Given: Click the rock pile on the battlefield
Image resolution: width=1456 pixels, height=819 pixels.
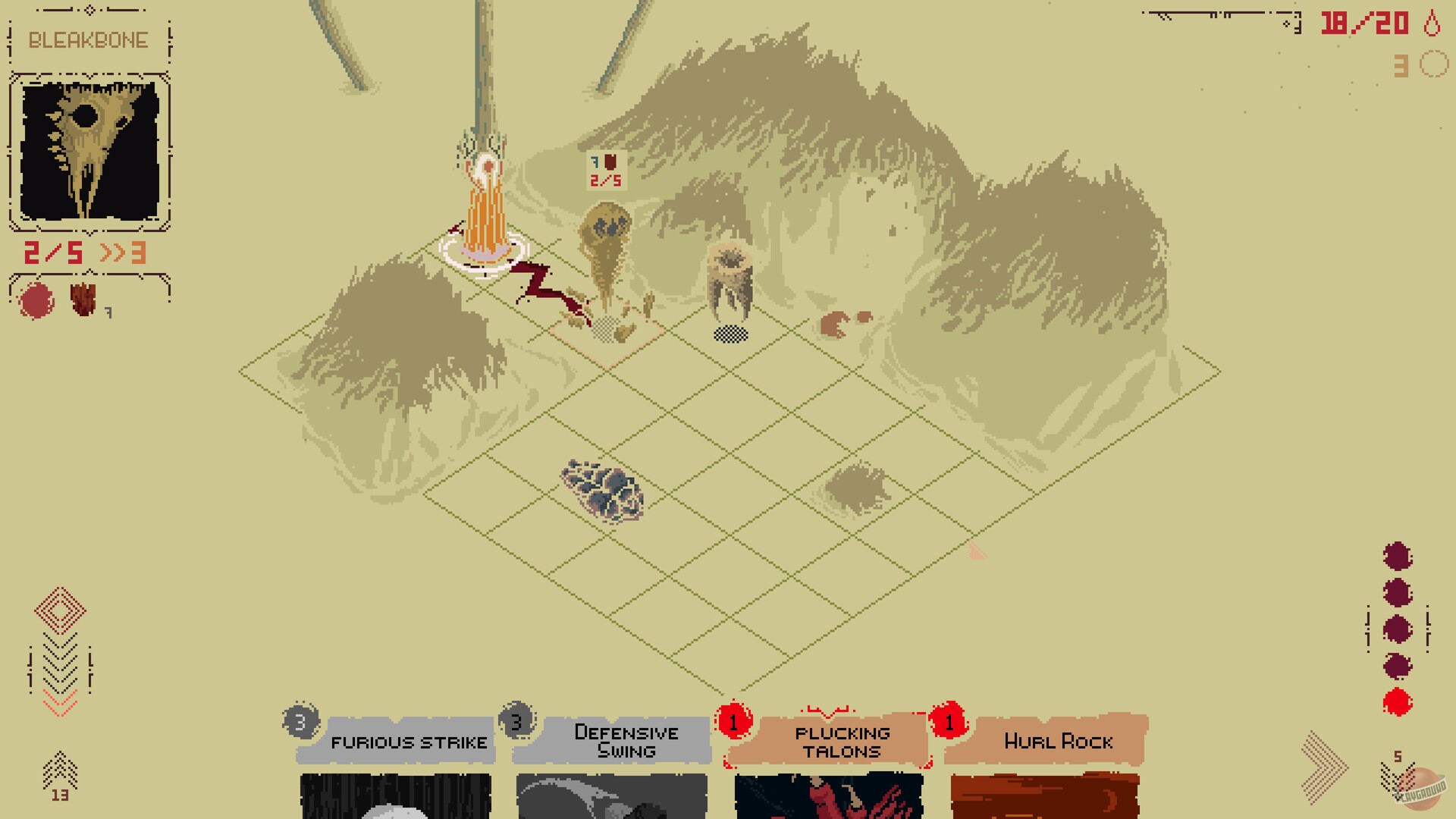Looking at the screenshot, I should pyautogui.click(x=601, y=491).
